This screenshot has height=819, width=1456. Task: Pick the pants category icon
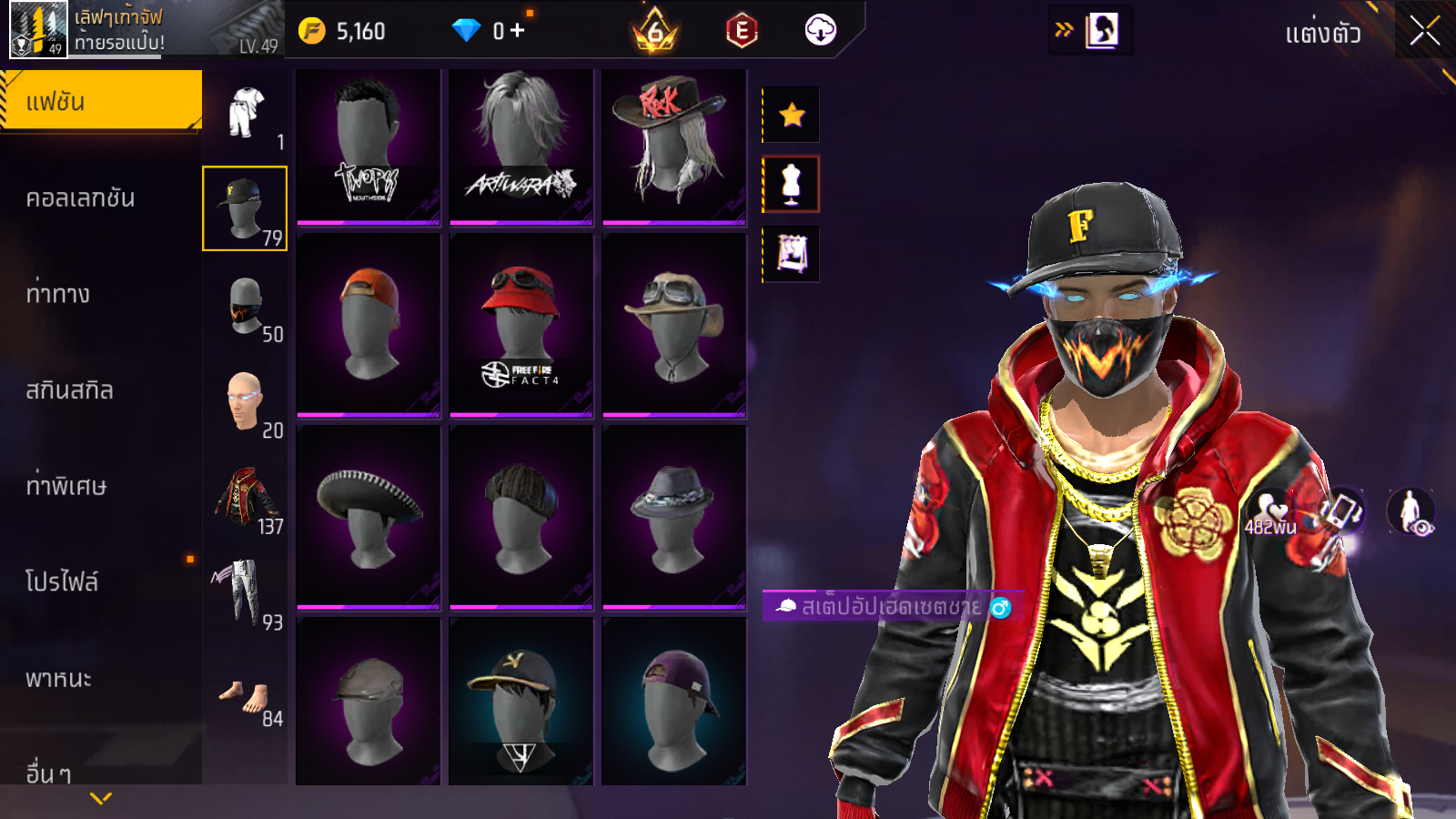click(x=243, y=593)
